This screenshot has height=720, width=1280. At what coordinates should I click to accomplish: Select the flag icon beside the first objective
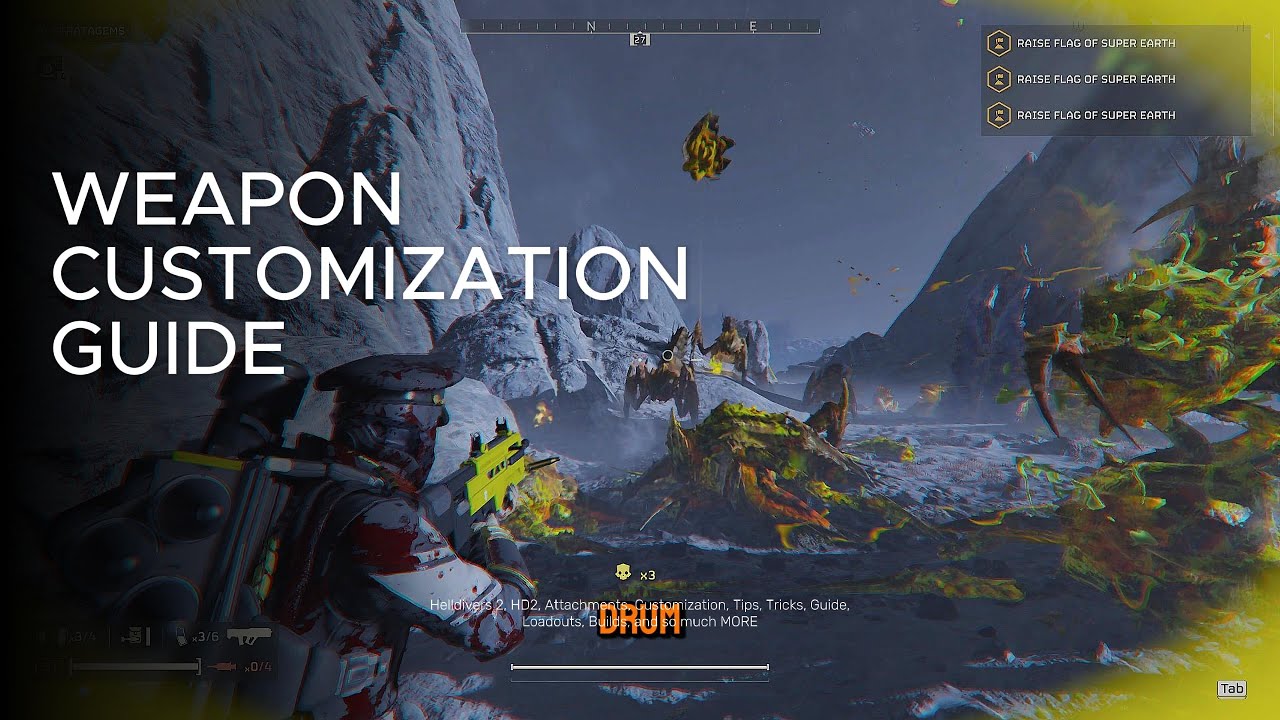coord(1000,43)
